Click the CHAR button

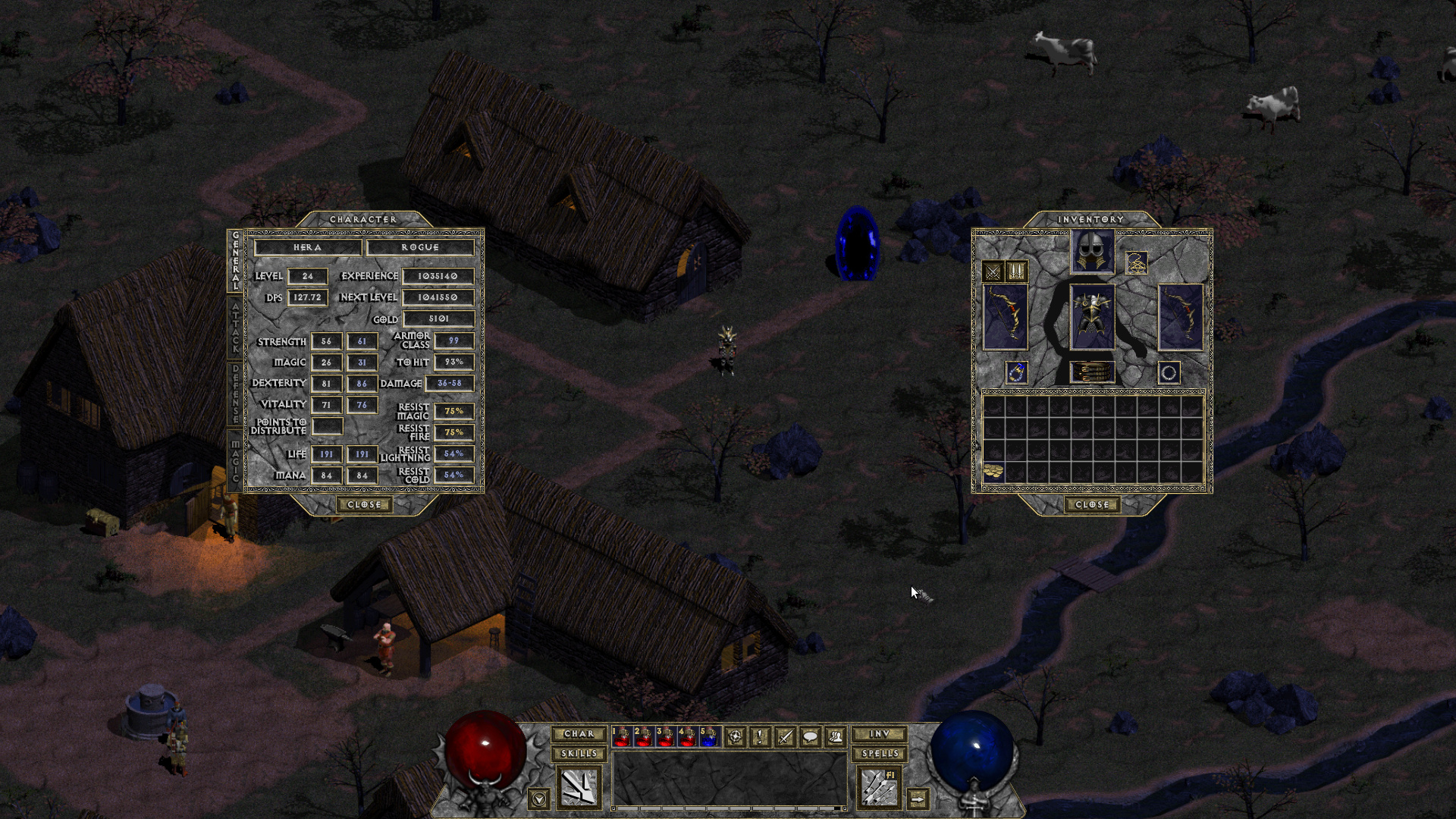[579, 734]
